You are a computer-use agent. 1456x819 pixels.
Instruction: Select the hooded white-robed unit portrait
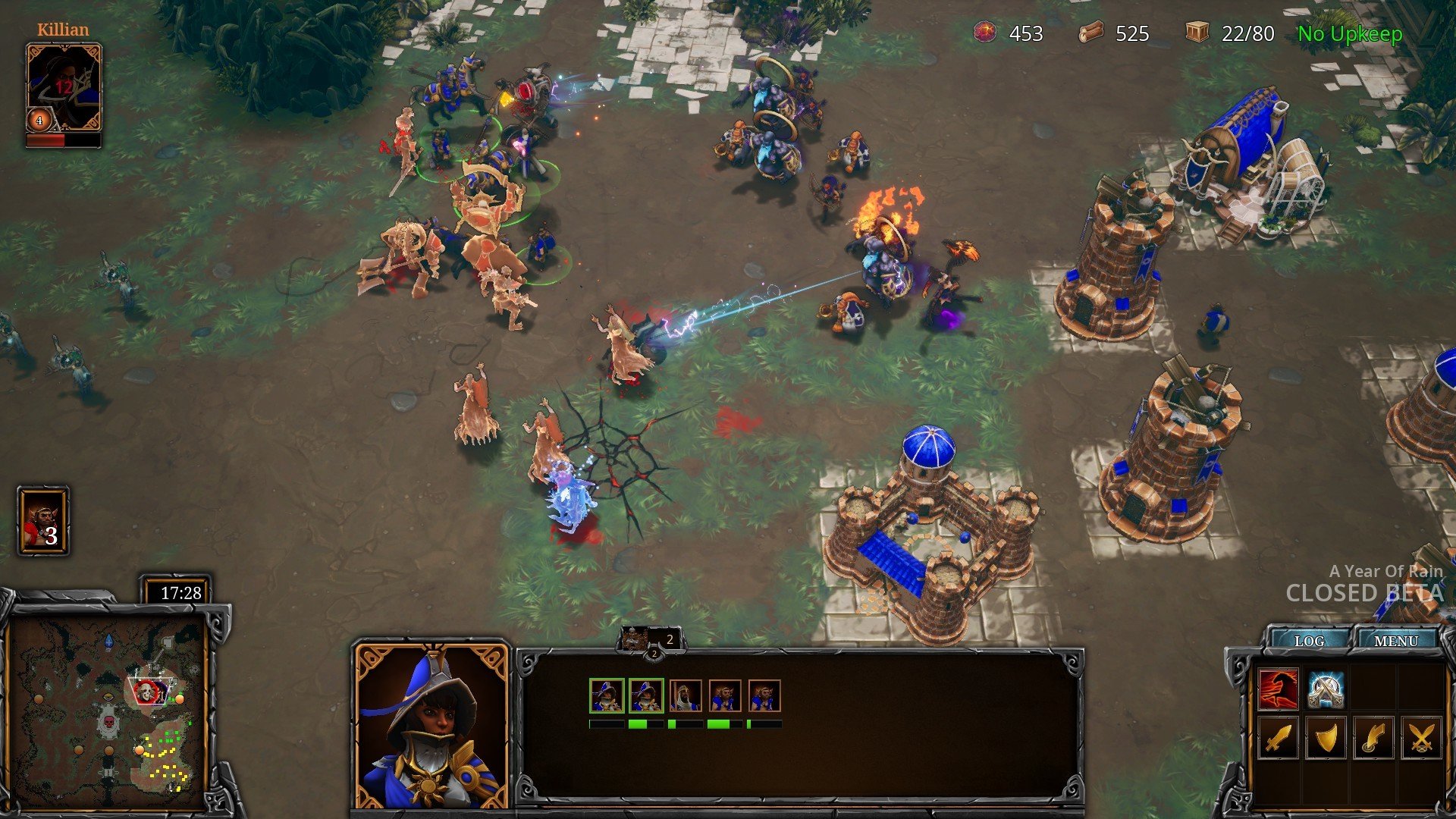686,696
